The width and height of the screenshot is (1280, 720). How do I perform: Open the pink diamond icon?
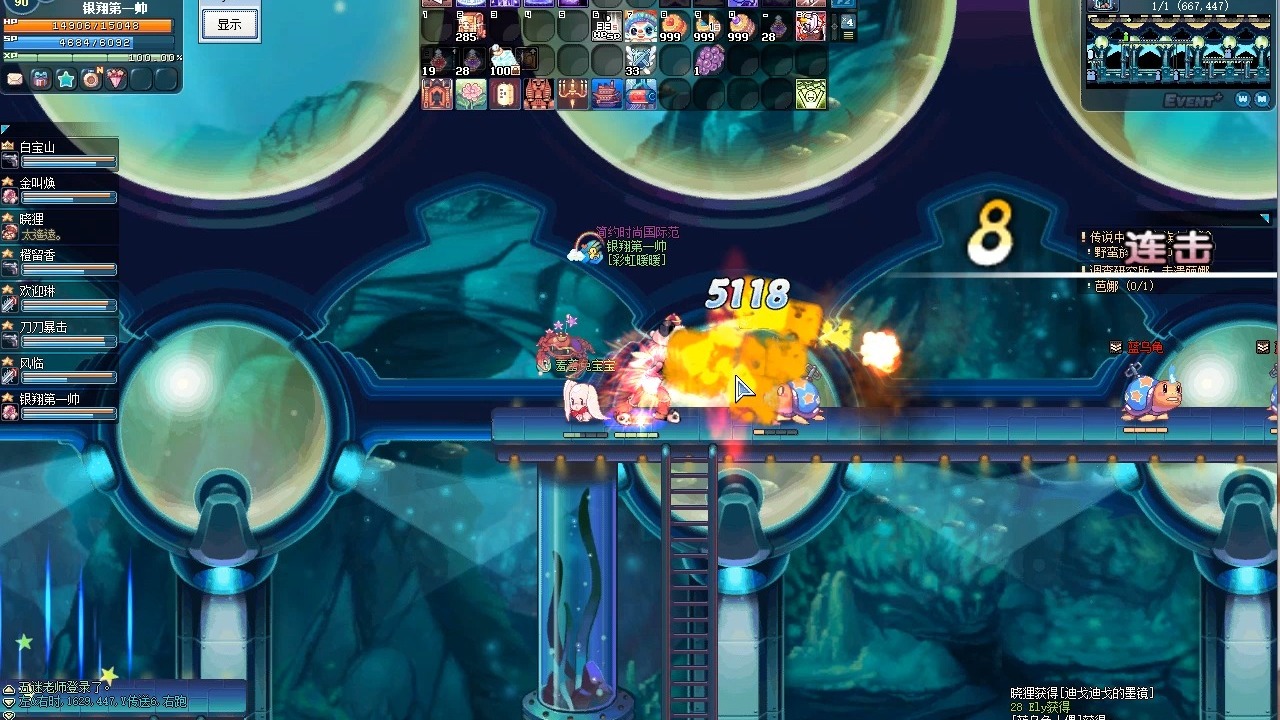[117, 79]
